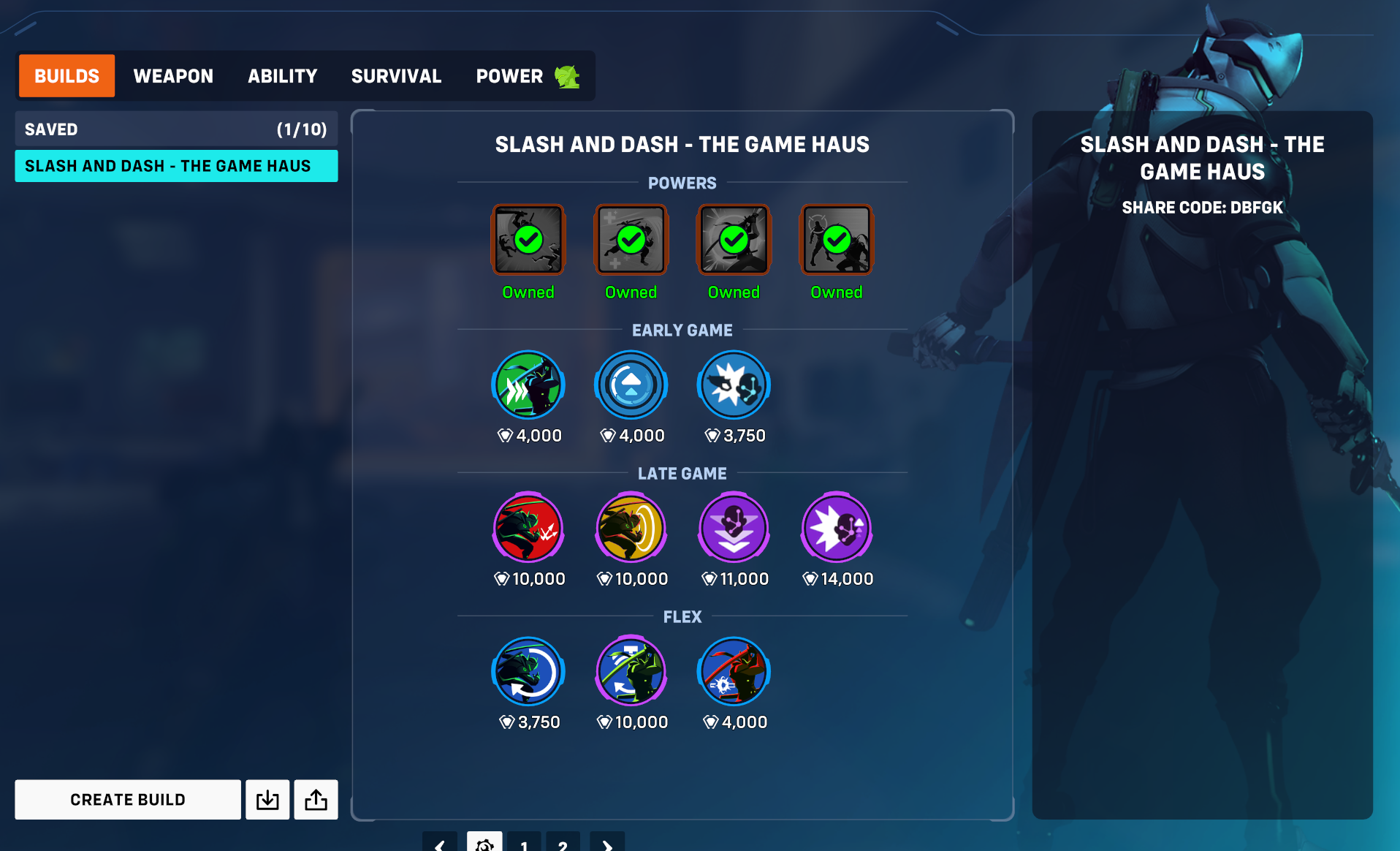Select the export build icon
The height and width of the screenshot is (851, 1400).
pyautogui.click(x=316, y=799)
